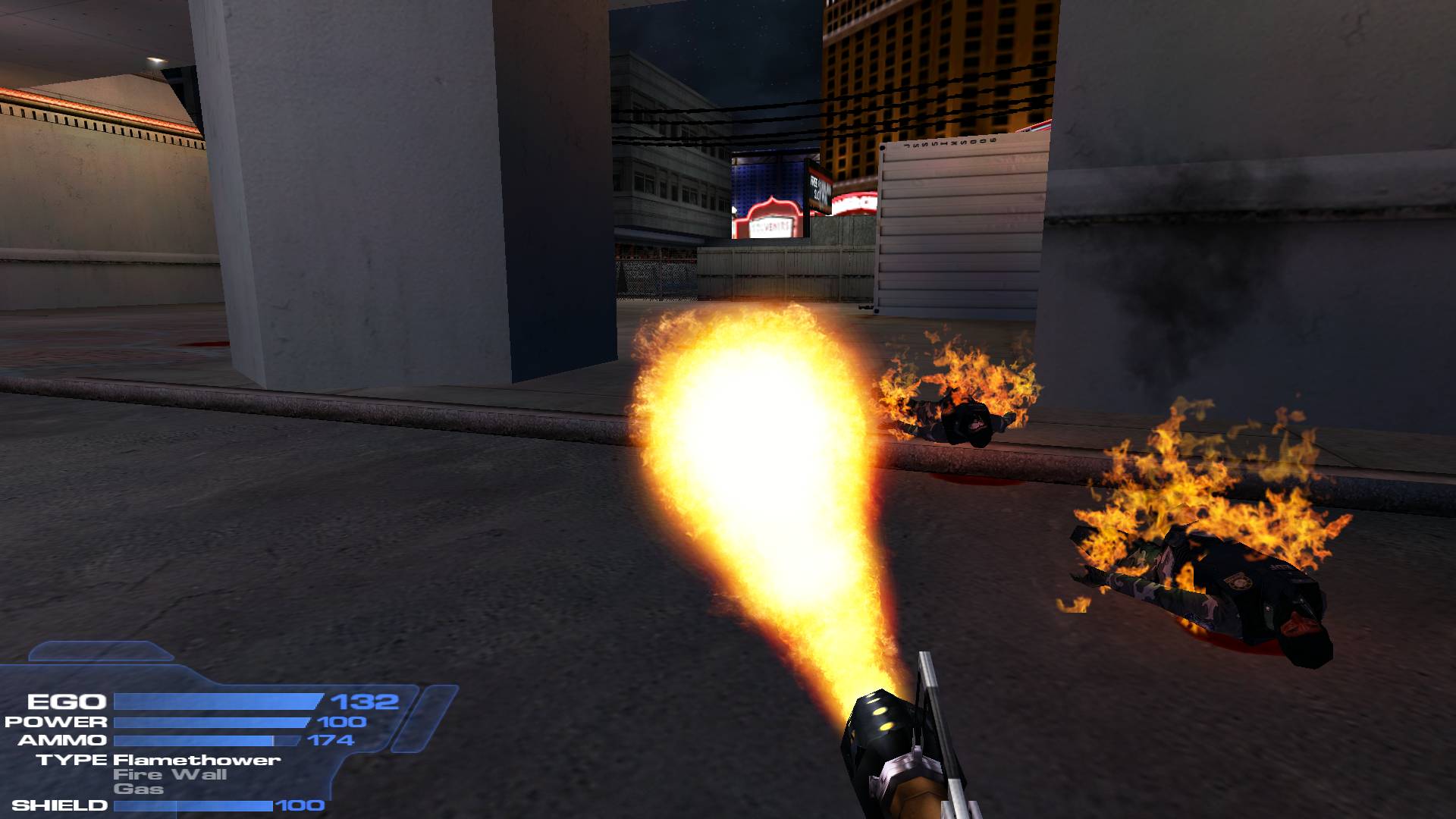
Task: Click the SOUVENIRS neon sign billboard
Action: click(x=769, y=220)
